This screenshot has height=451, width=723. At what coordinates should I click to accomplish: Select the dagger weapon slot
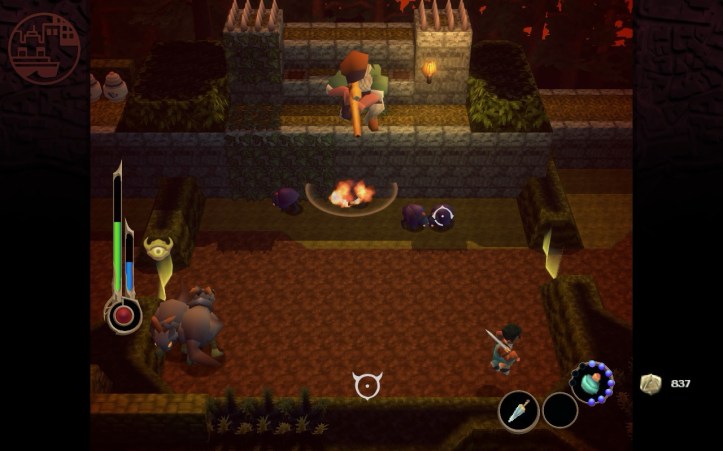pos(518,411)
